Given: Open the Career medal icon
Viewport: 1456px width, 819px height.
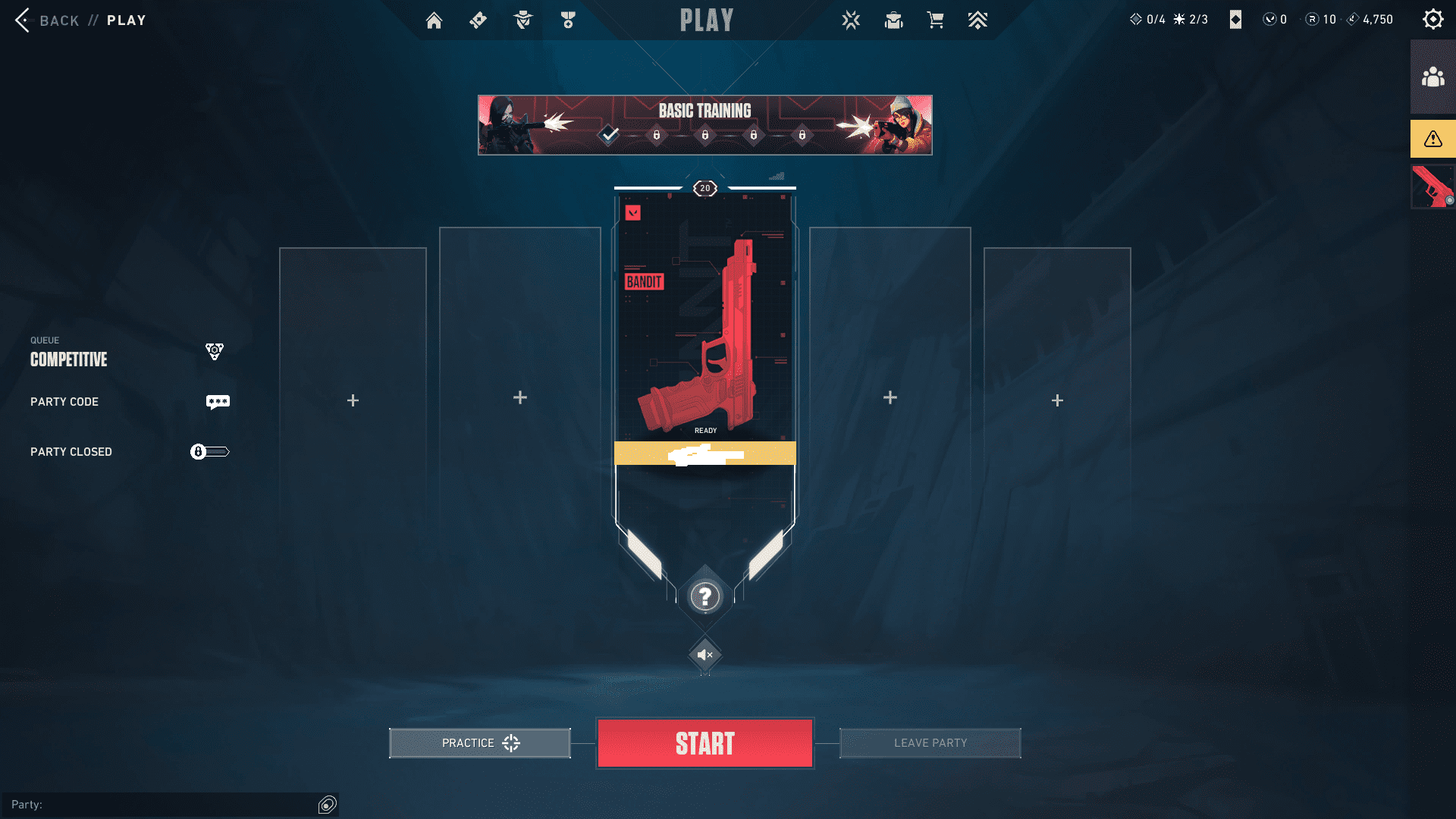Looking at the screenshot, I should [567, 20].
